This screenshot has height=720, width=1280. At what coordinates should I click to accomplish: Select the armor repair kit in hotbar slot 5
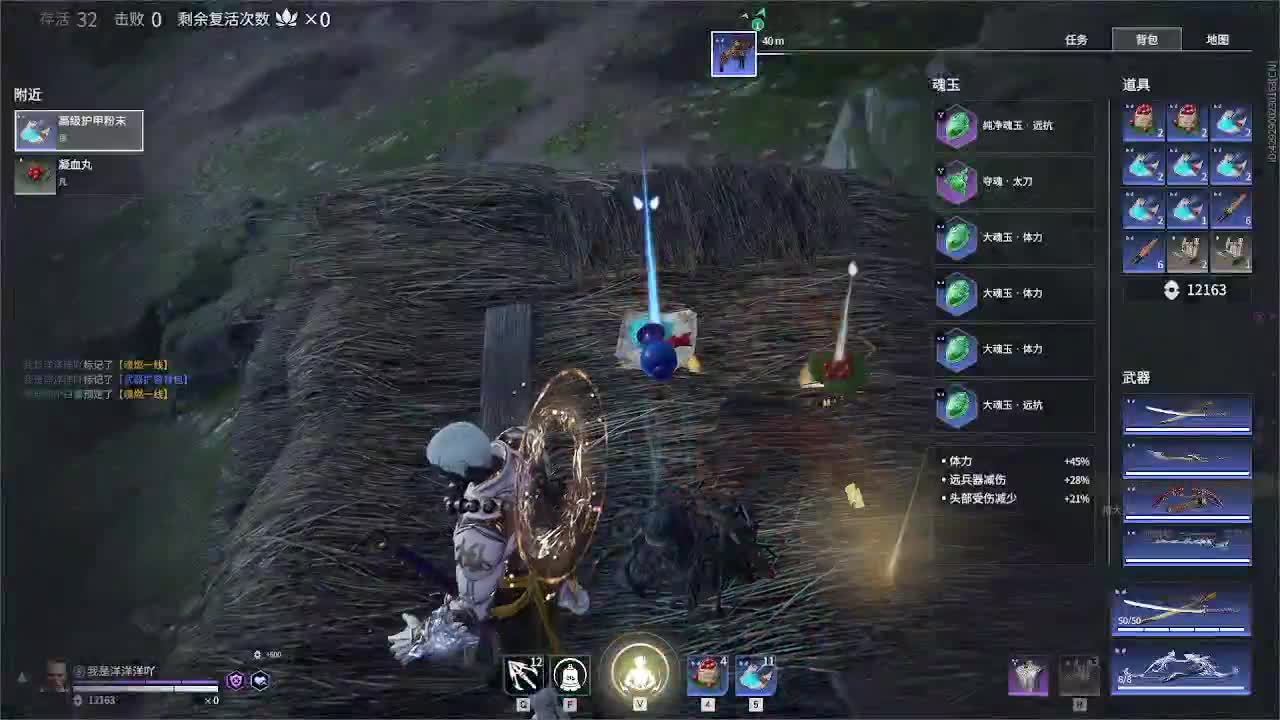click(755, 676)
